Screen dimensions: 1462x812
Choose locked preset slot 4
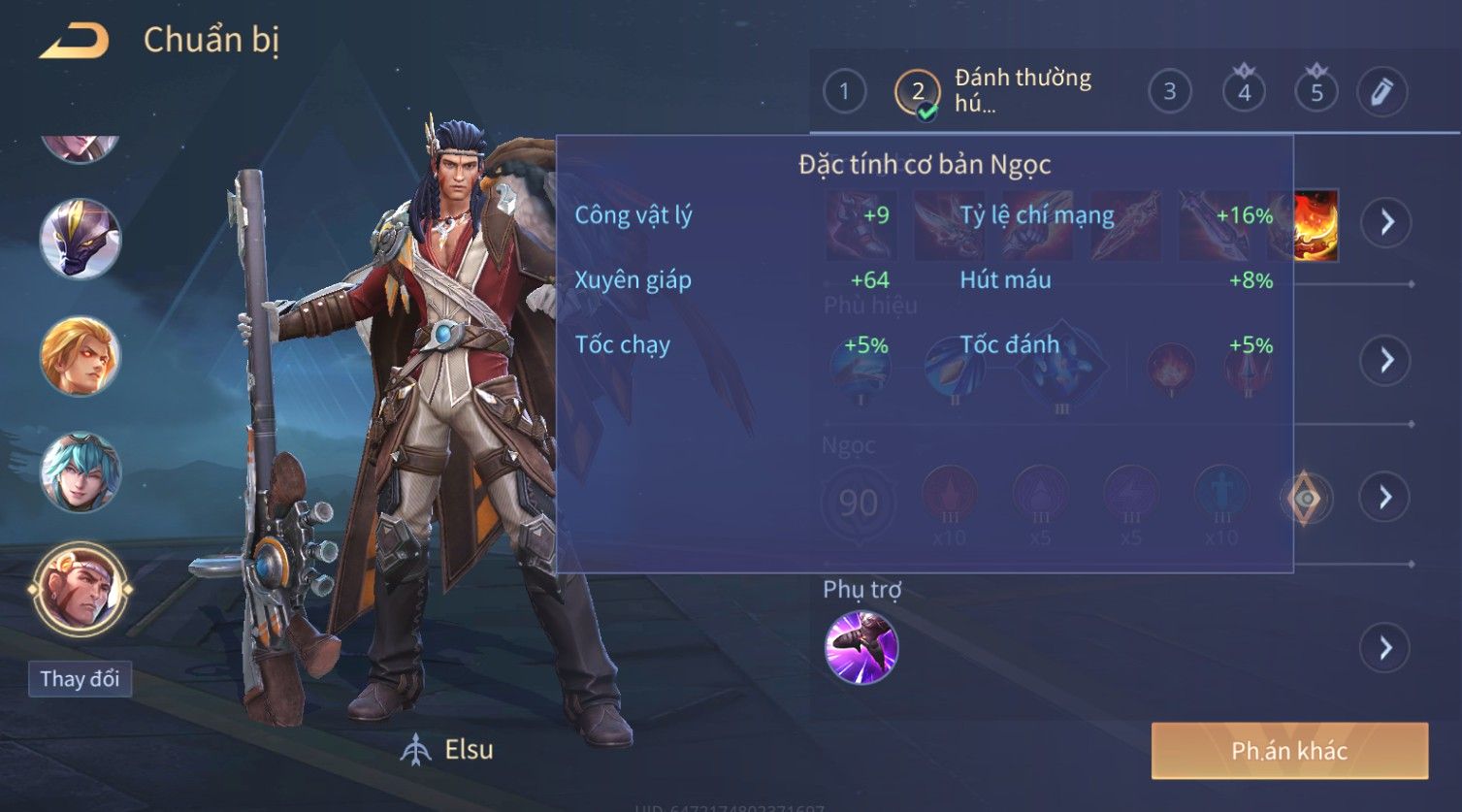tap(1244, 92)
